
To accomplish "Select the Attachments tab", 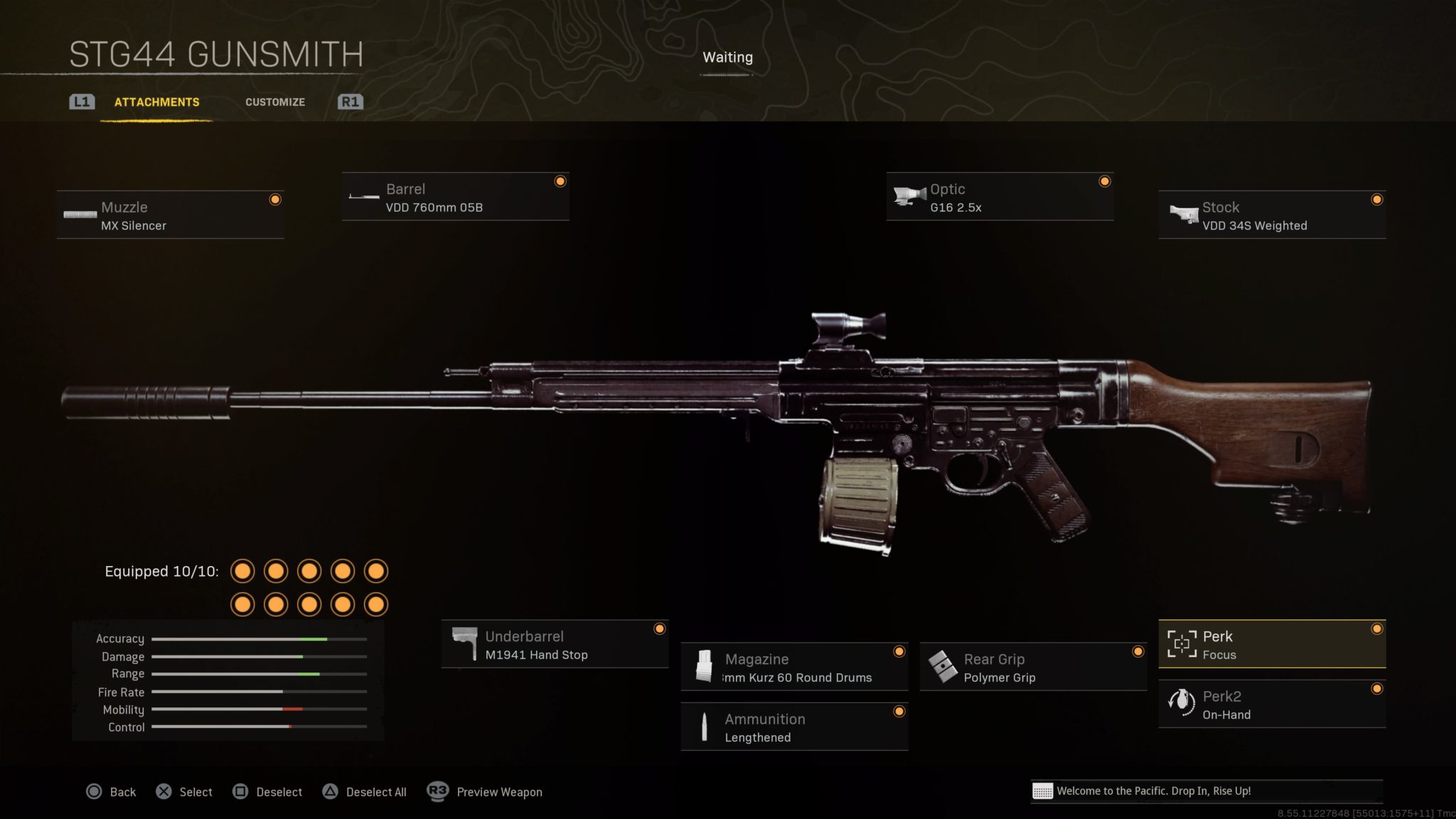I will pyautogui.click(x=156, y=102).
